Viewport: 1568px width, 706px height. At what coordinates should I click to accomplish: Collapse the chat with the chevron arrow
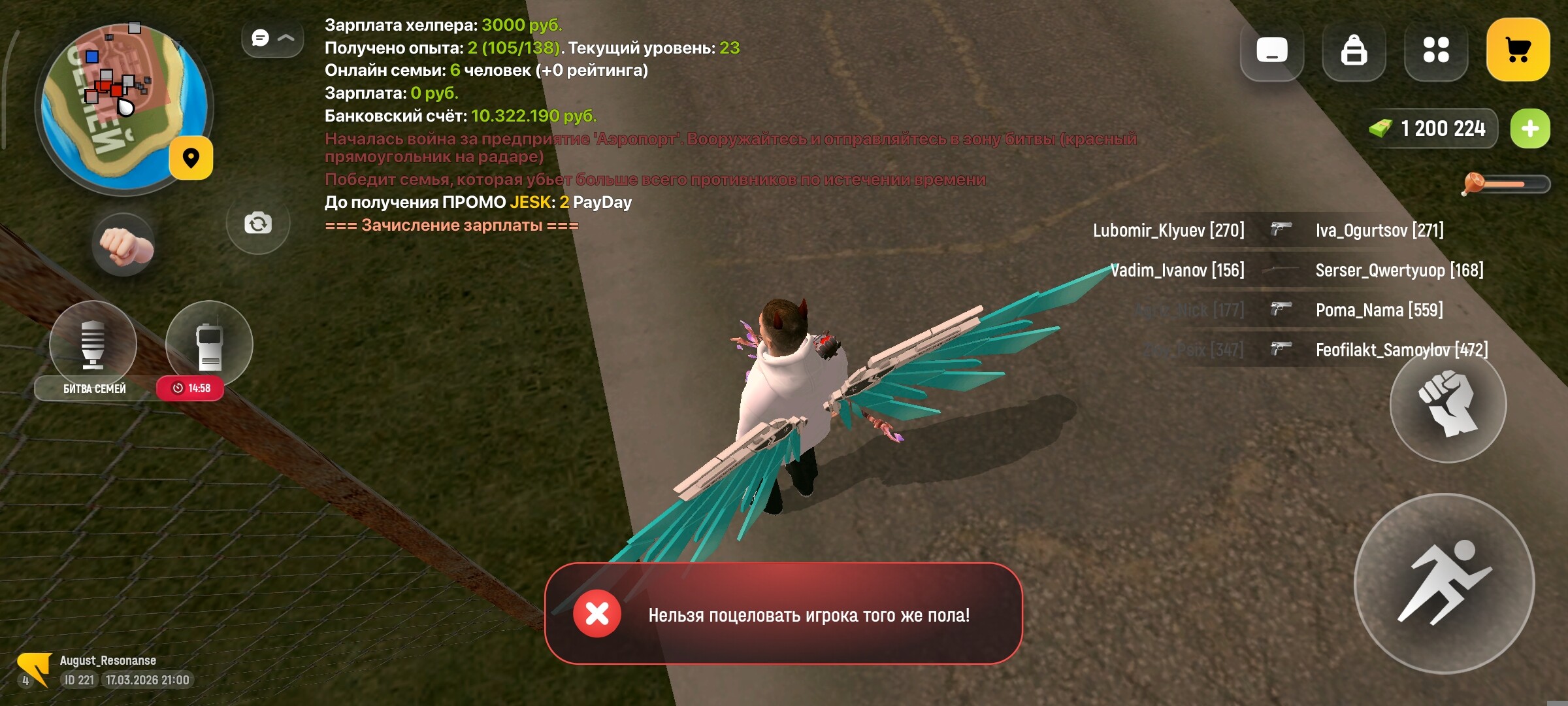tap(285, 38)
